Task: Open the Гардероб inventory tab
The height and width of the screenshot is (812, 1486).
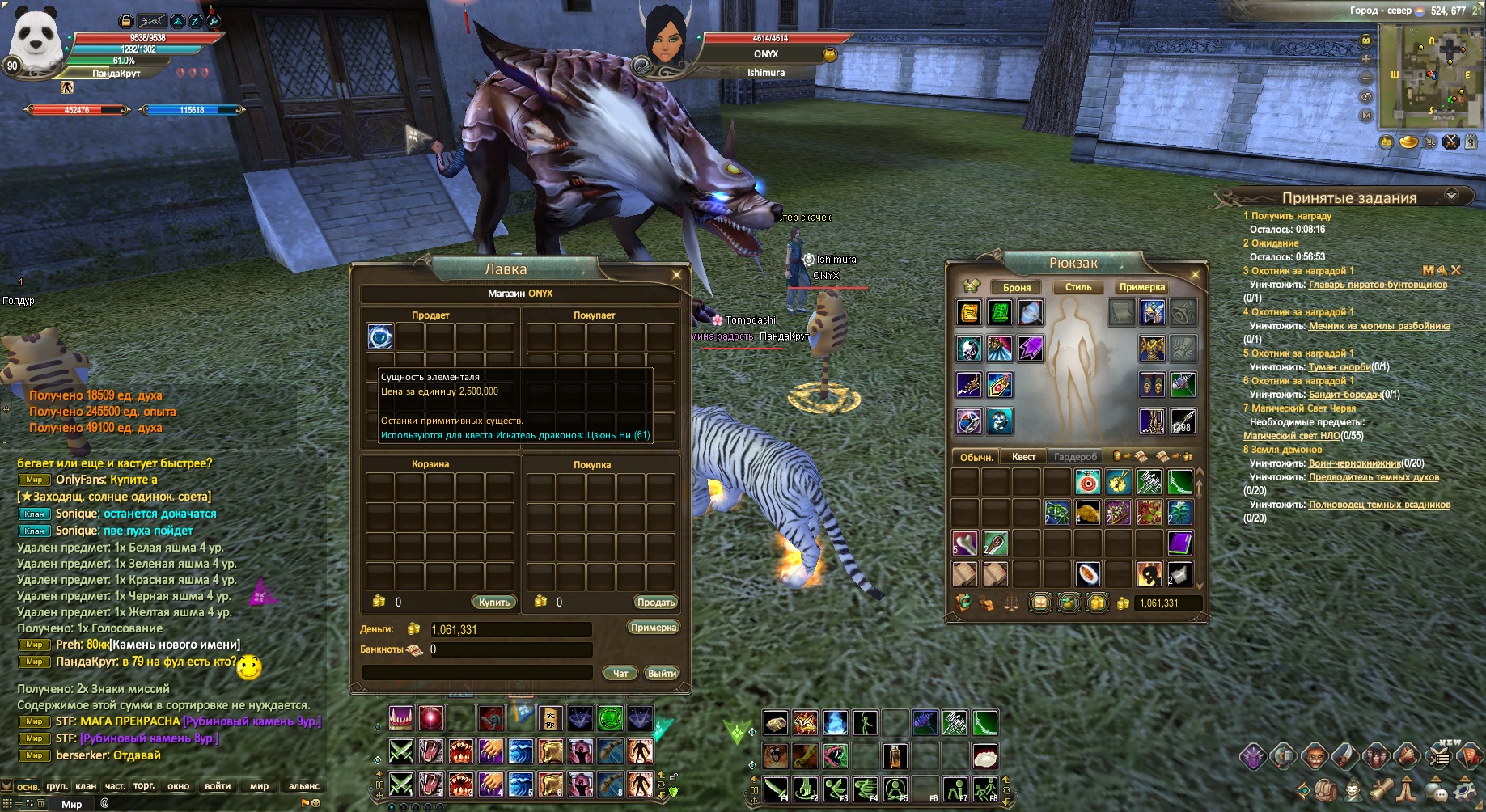Action: (x=1075, y=457)
